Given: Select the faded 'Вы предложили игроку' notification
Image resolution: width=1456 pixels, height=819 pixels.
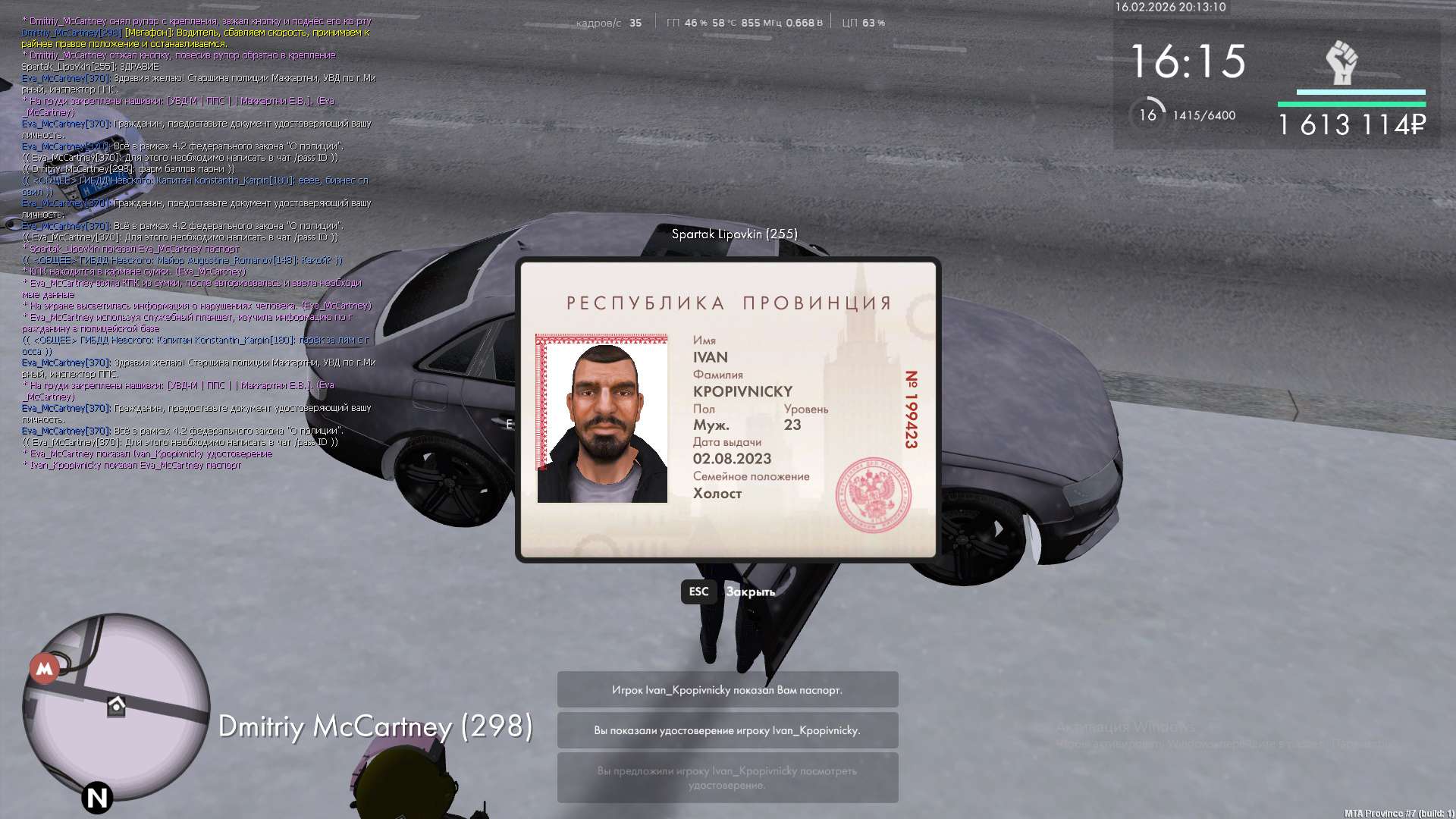Looking at the screenshot, I should 727,777.
